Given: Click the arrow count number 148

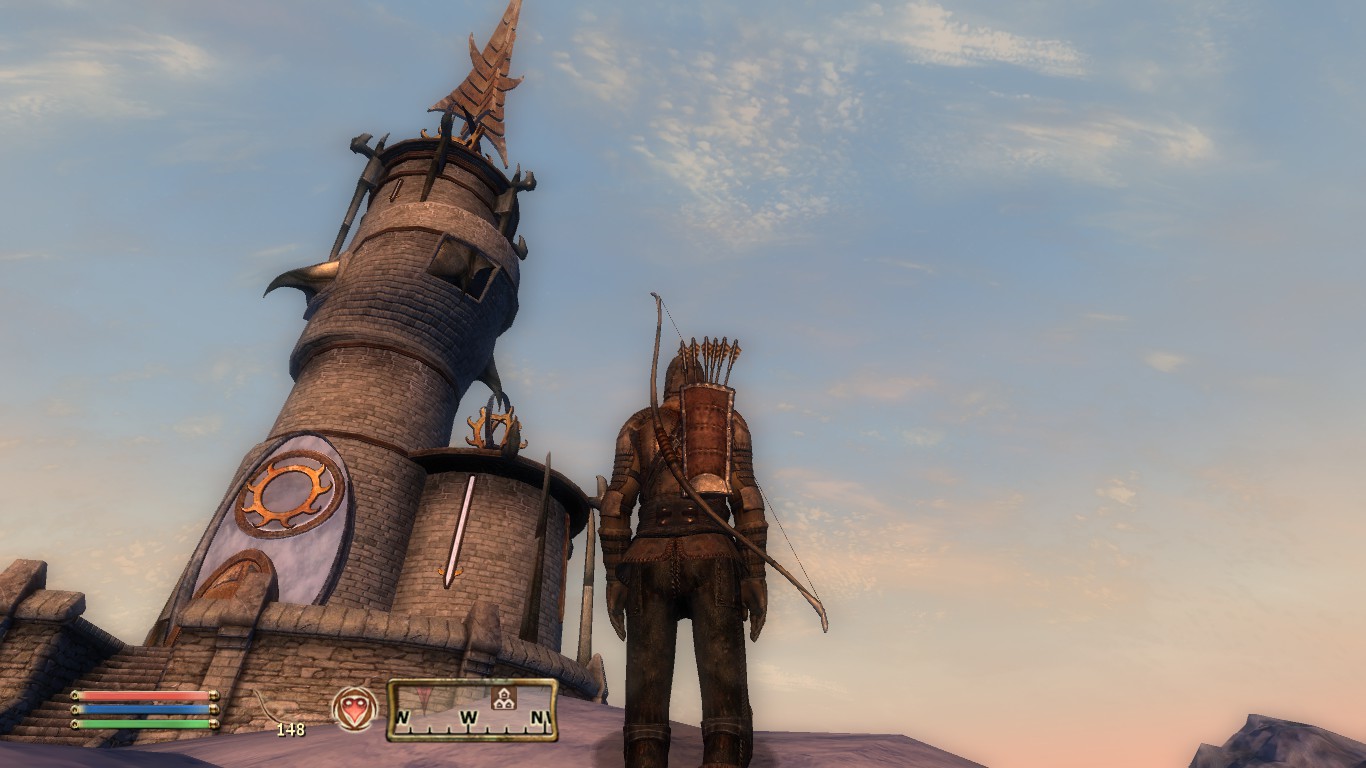Looking at the screenshot, I should click(291, 728).
